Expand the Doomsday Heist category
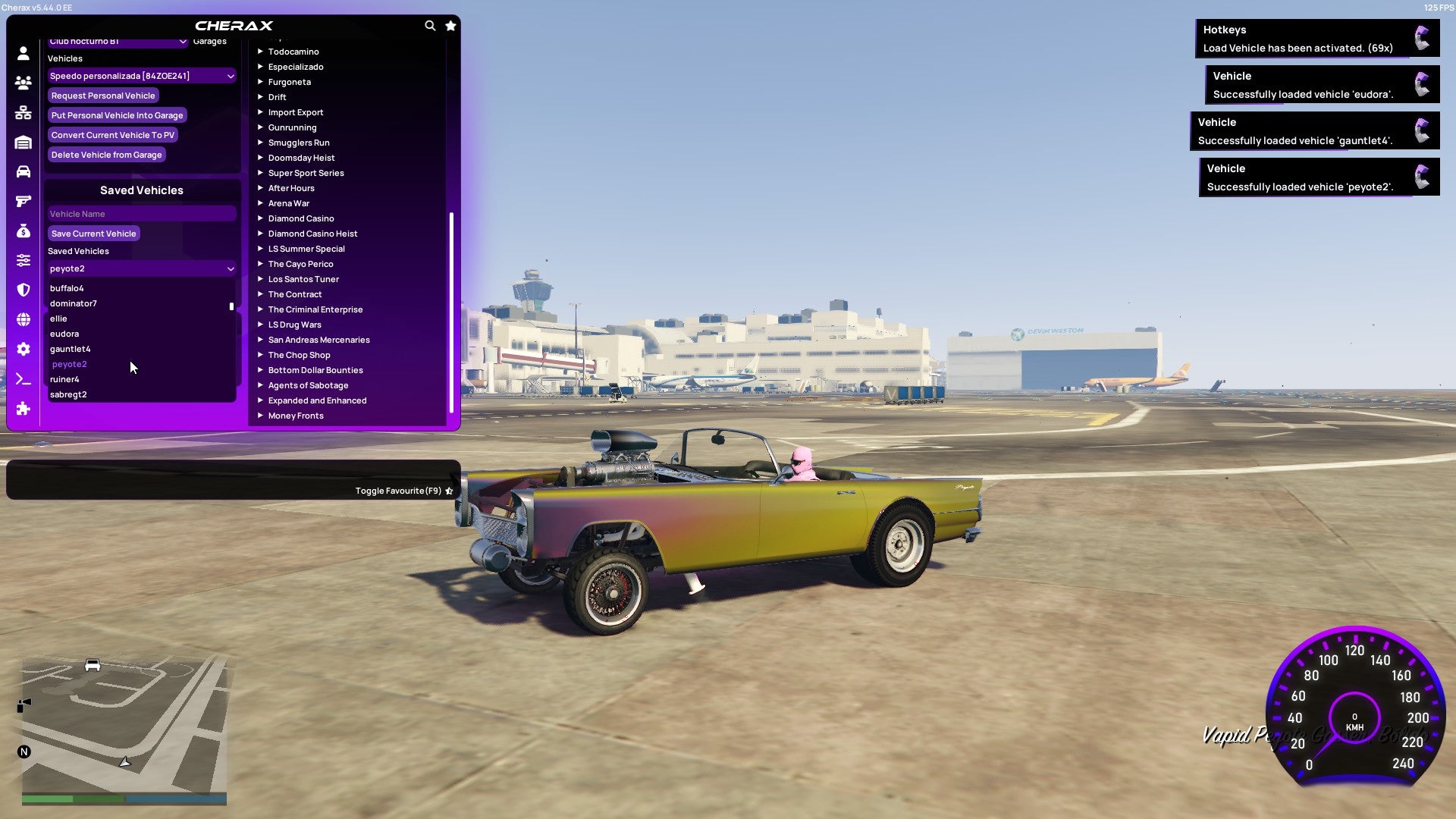 [300, 158]
